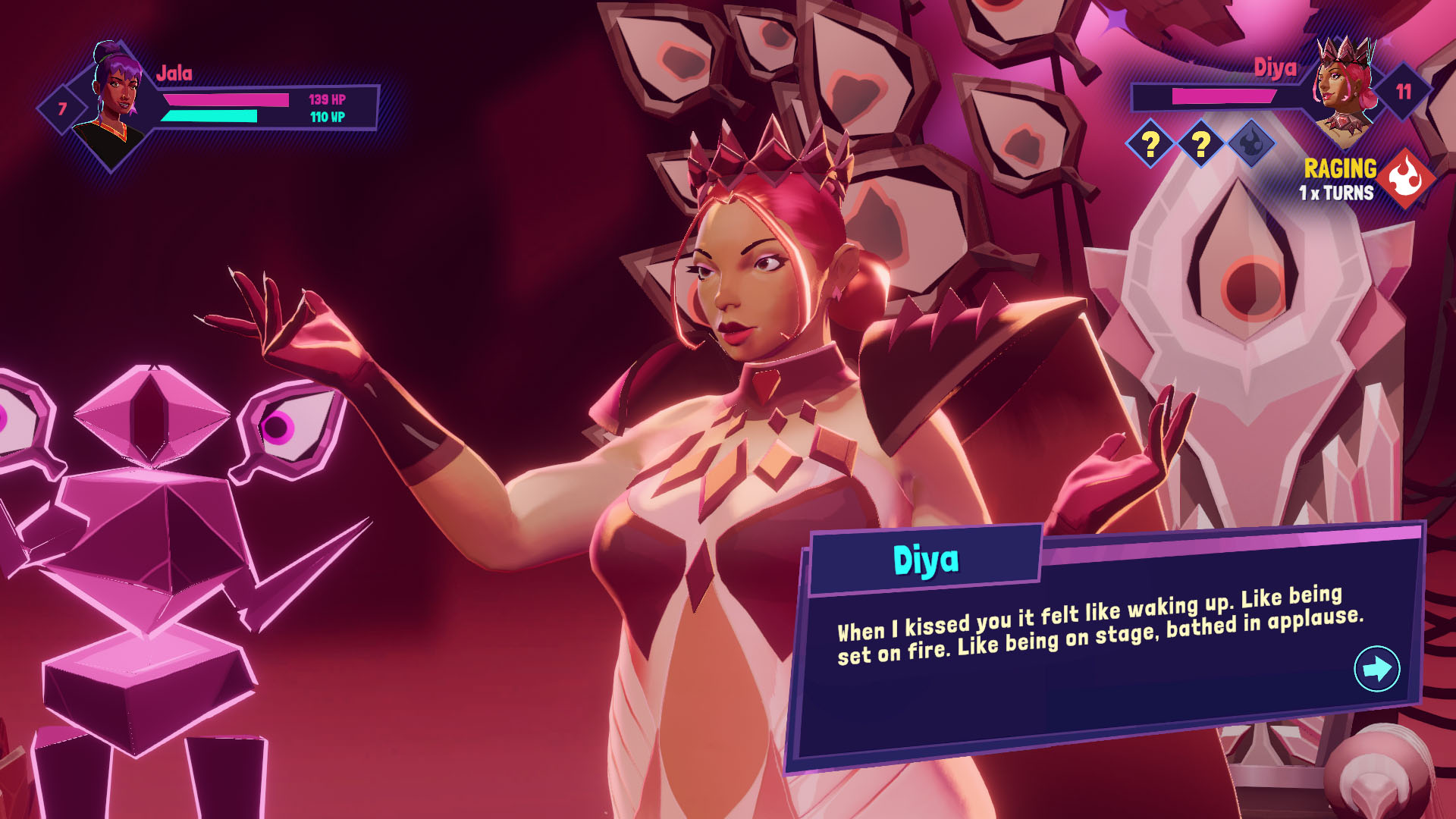Inspect the dimmed flame weakness diamond

click(1251, 143)
